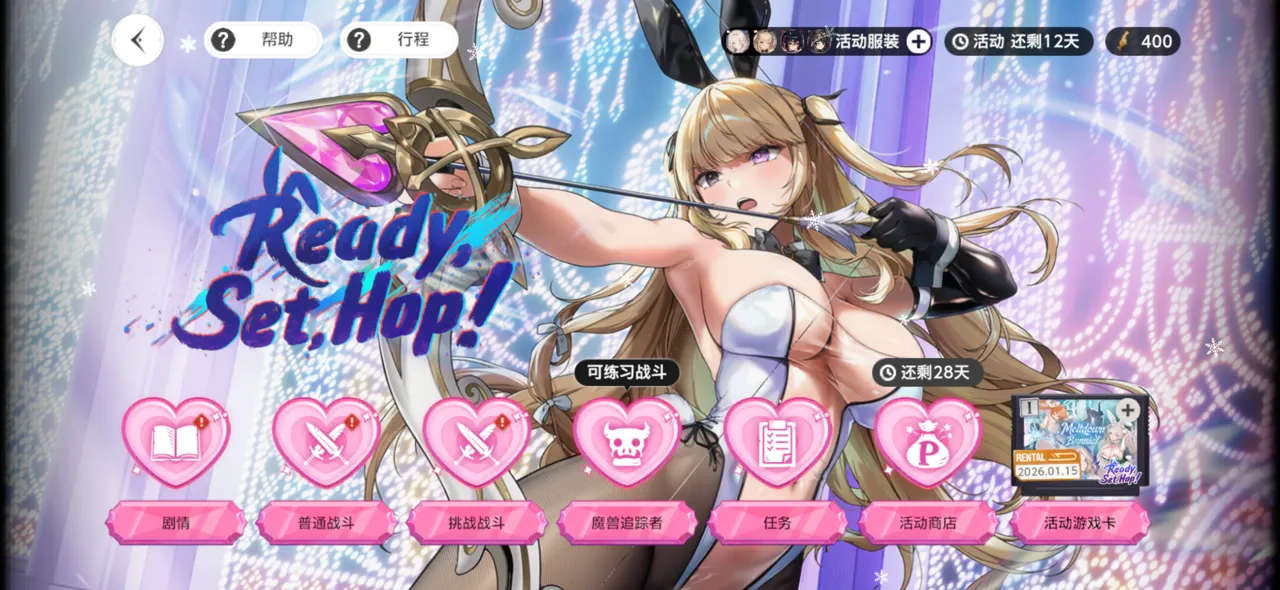Open the 魔兽追踪者 bull skull heart

tap(627, 441)
